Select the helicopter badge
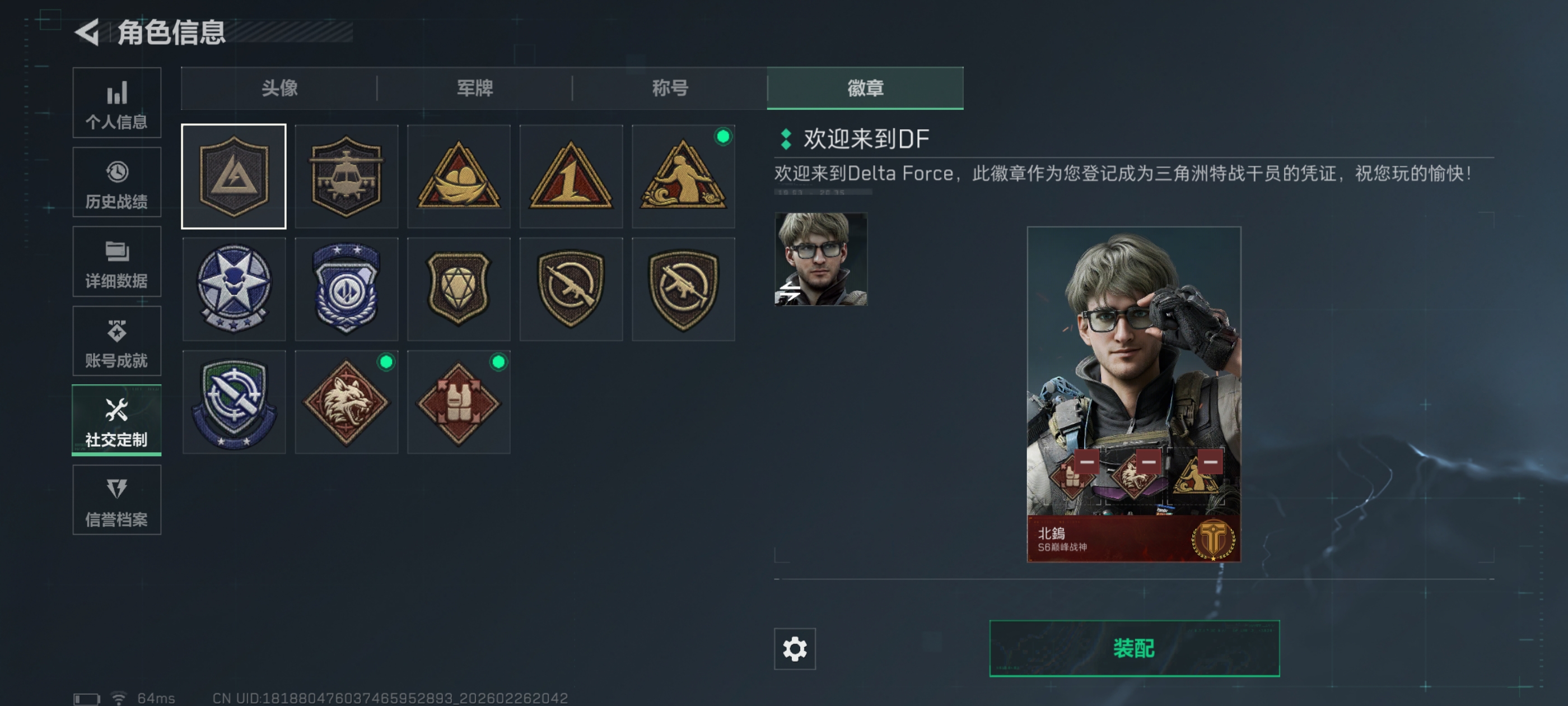 (346, 176)
